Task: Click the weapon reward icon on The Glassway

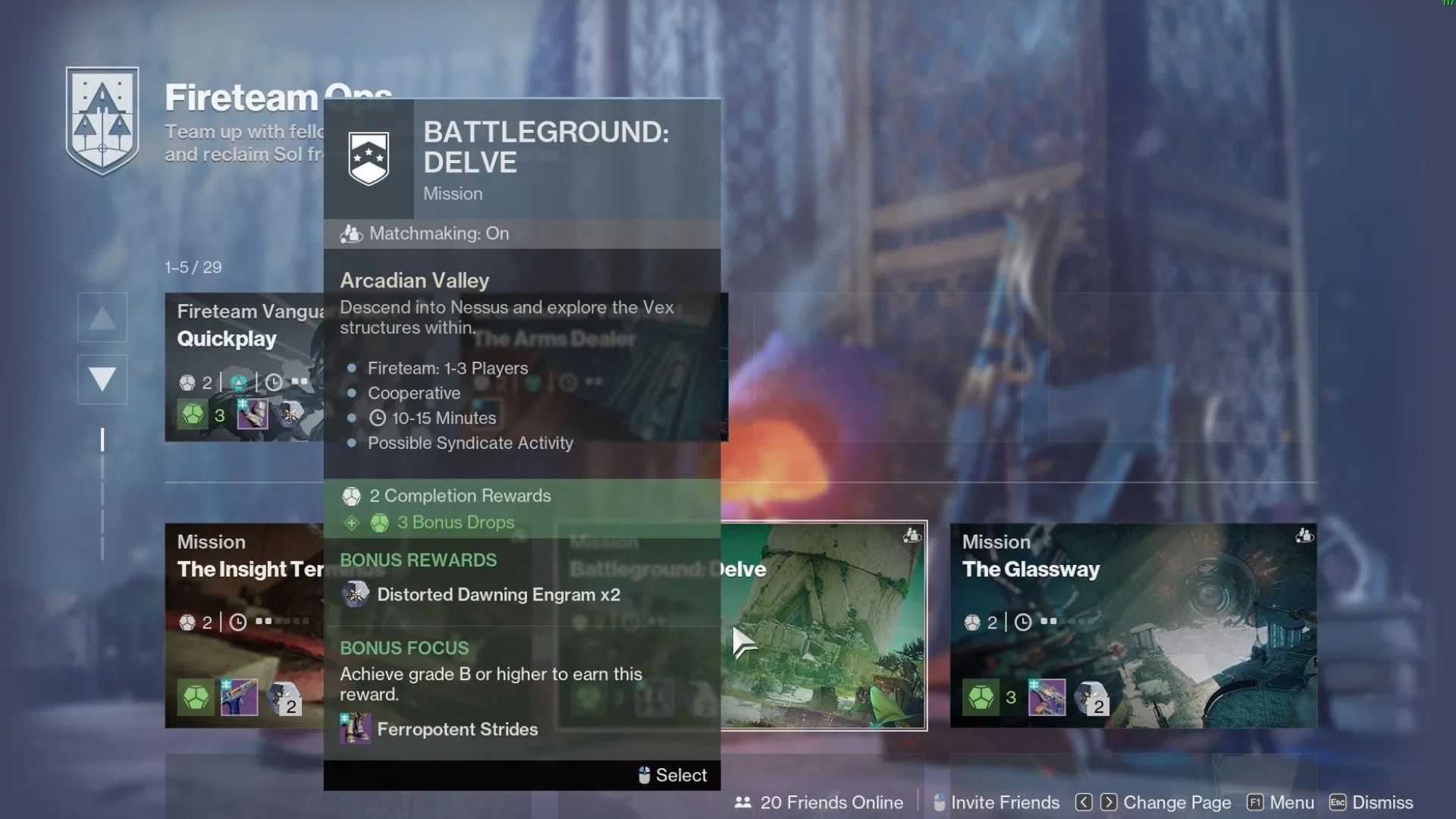Action: click(x=1046, y=695)
